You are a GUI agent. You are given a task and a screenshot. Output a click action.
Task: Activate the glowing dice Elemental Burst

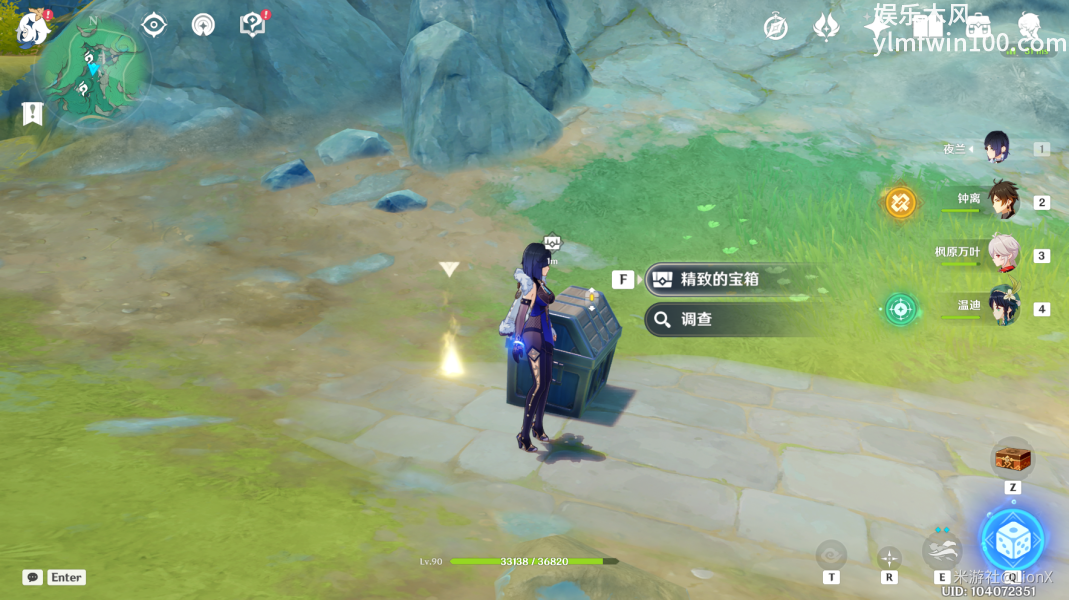(1012, 540)
